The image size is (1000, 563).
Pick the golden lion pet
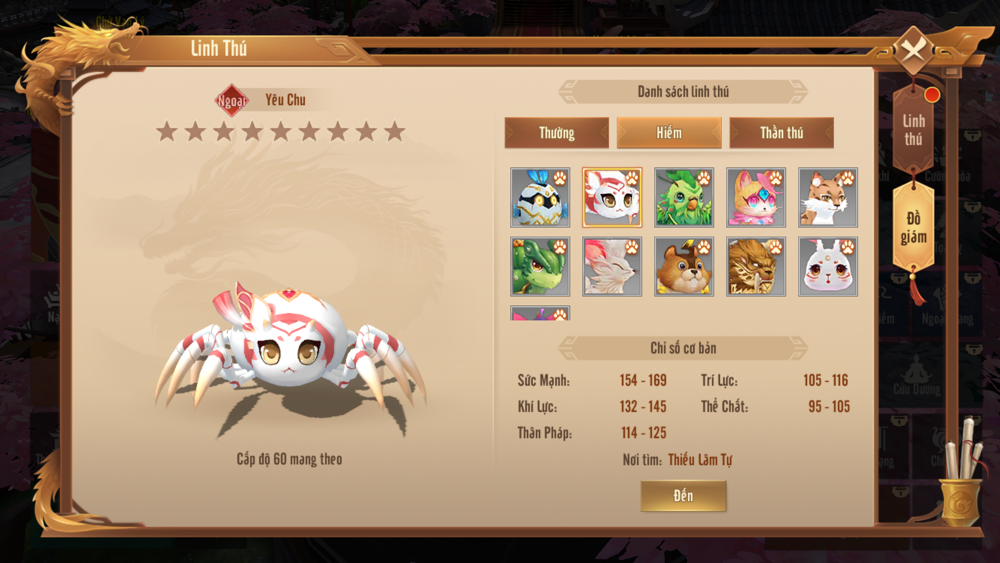[x=756, y=267]
